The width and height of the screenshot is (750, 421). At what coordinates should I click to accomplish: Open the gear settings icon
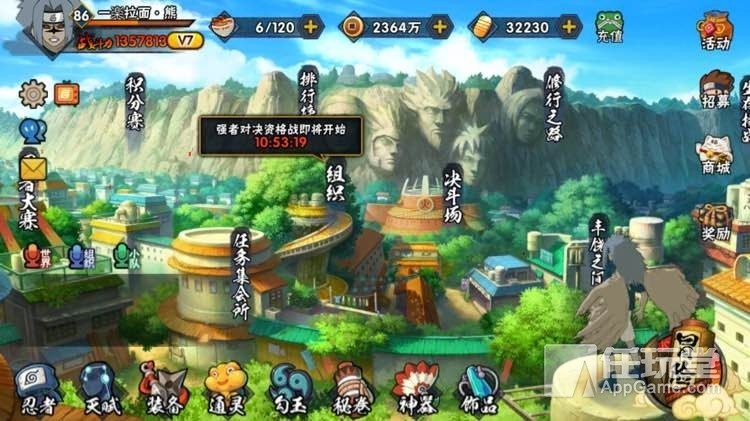coord(33,94)
